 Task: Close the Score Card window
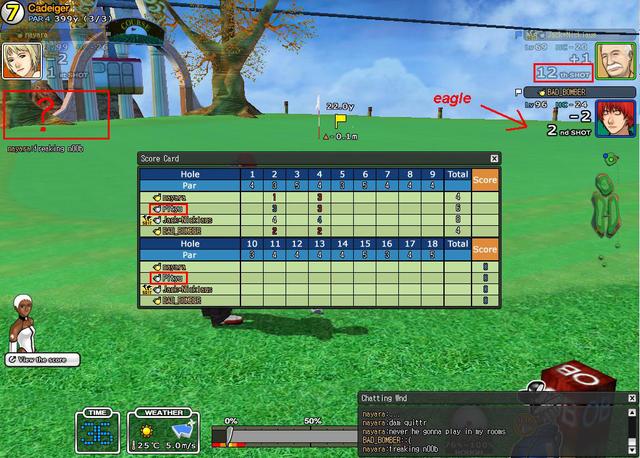point(493,158)
